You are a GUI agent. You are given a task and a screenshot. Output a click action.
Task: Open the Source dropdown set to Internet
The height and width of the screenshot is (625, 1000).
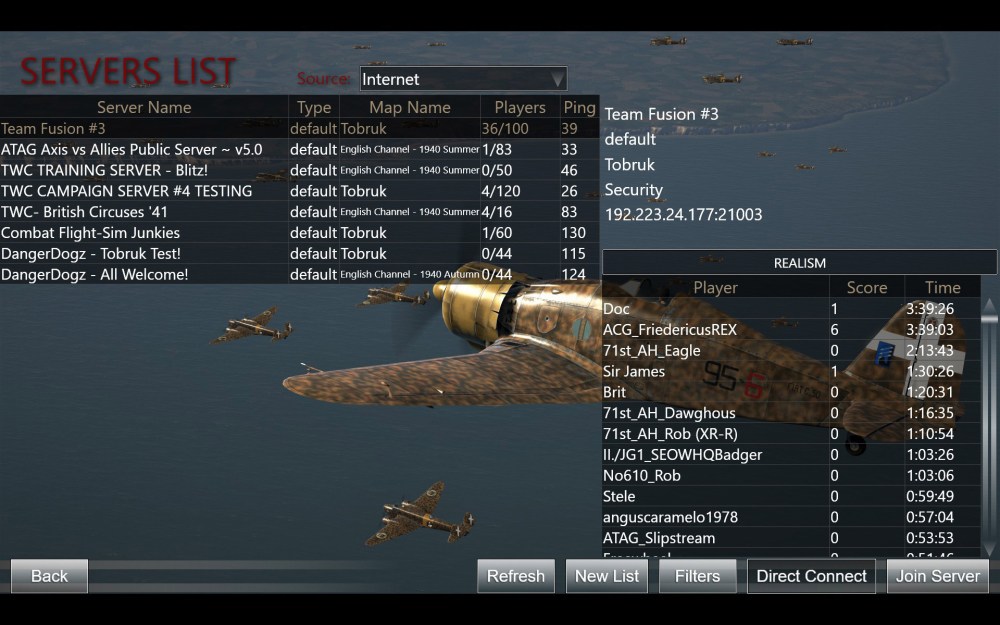click(463, 79)
